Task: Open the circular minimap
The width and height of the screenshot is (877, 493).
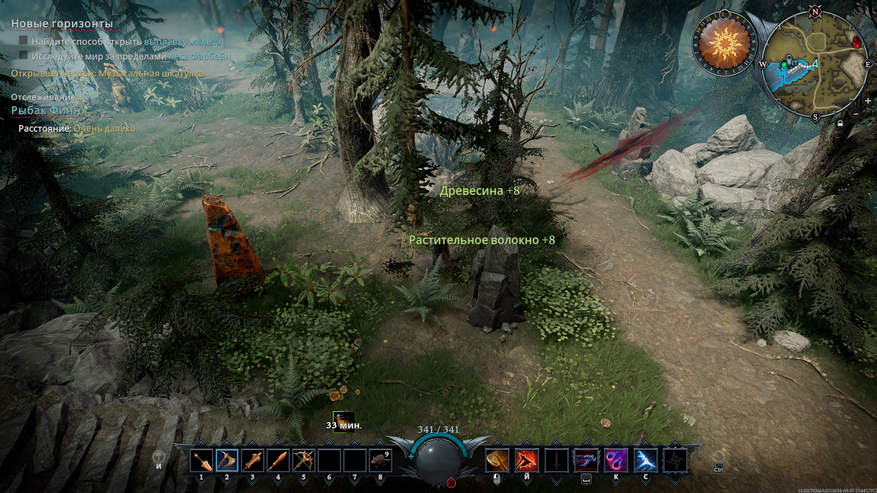Action: click(813, 64)
